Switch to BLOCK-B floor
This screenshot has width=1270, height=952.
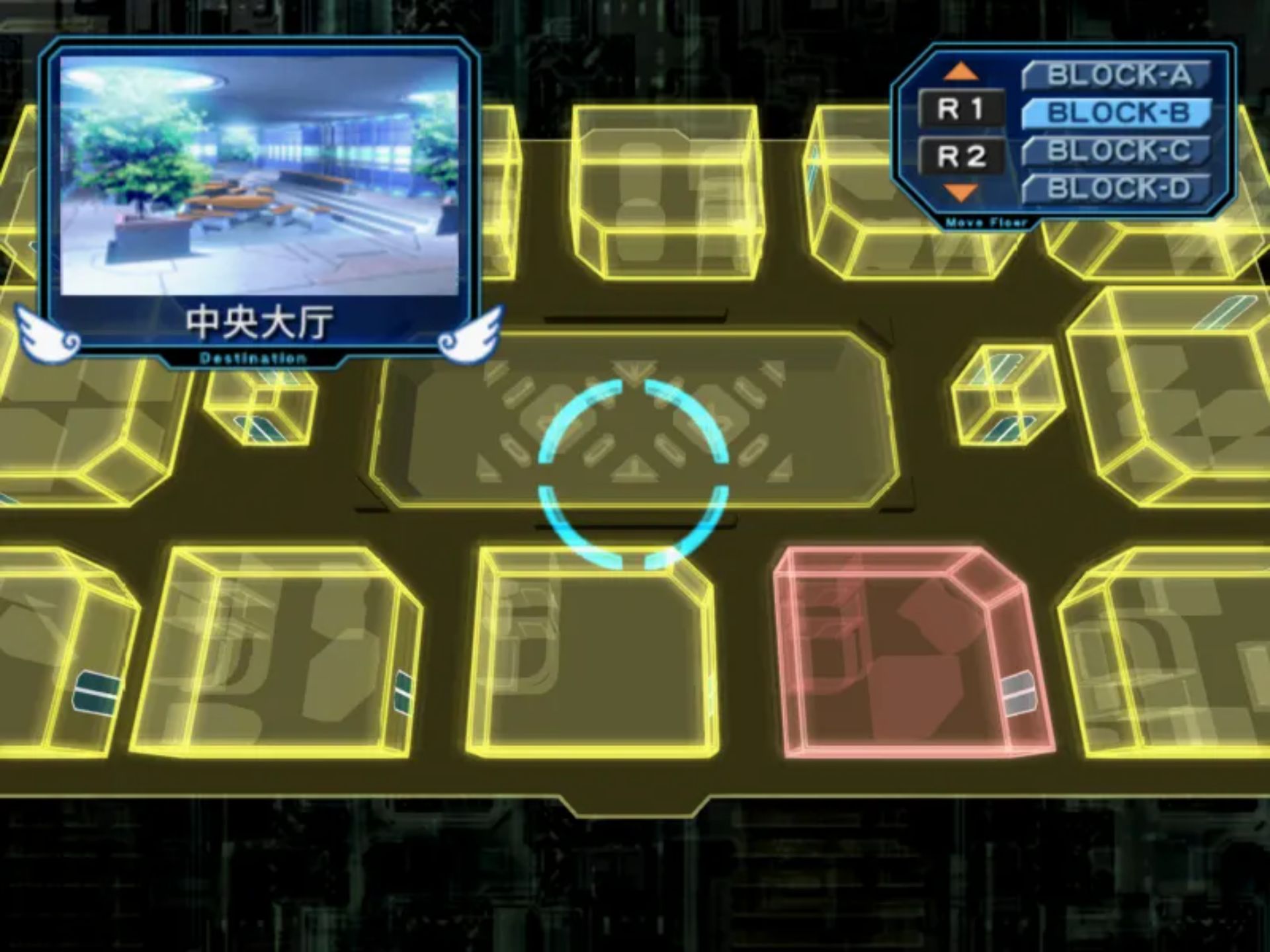pyautogui.click(x=1117, y=113)
